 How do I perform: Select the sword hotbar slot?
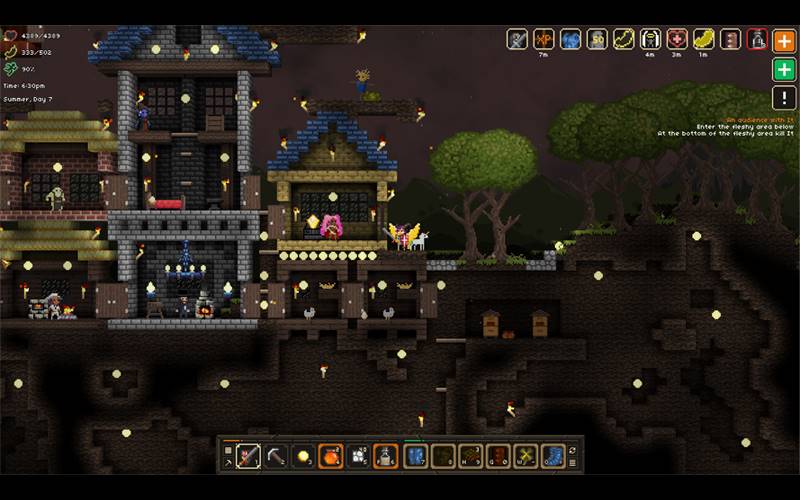[249, 456]
